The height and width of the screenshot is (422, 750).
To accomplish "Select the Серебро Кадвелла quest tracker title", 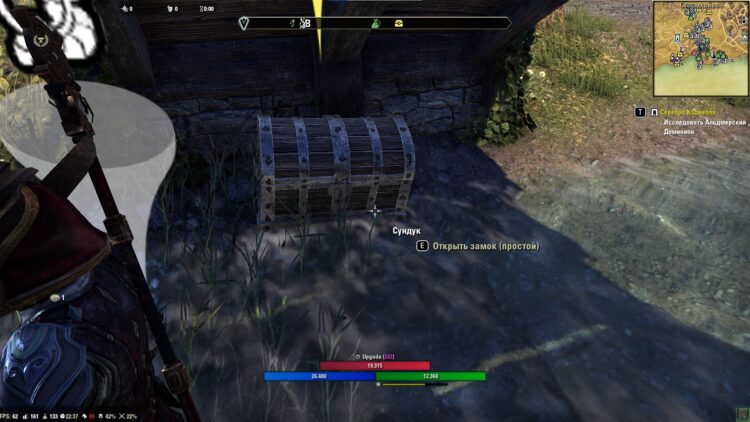I will pos(699,112).
